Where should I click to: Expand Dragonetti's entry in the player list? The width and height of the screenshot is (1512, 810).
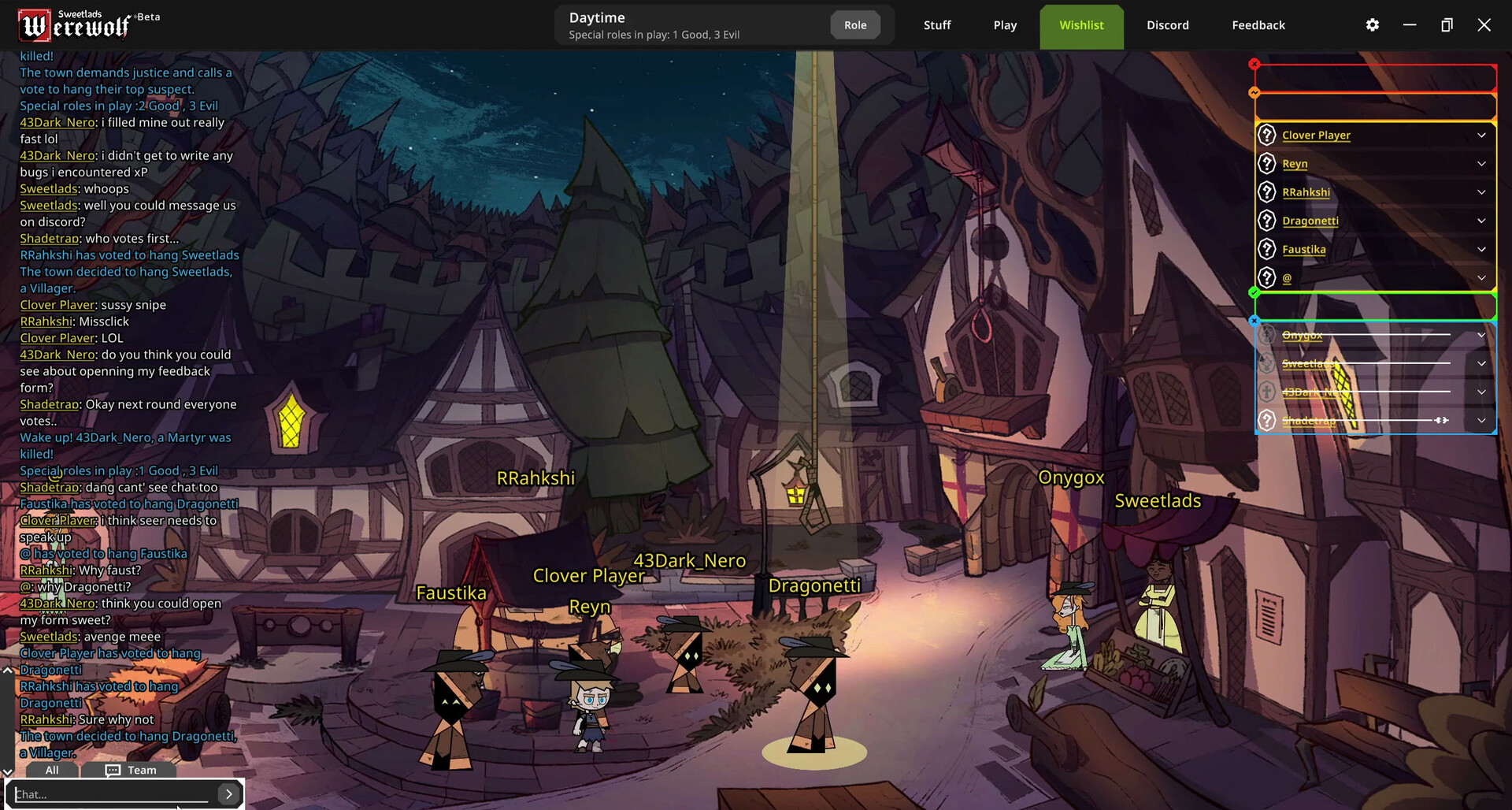coord(1482,221)
